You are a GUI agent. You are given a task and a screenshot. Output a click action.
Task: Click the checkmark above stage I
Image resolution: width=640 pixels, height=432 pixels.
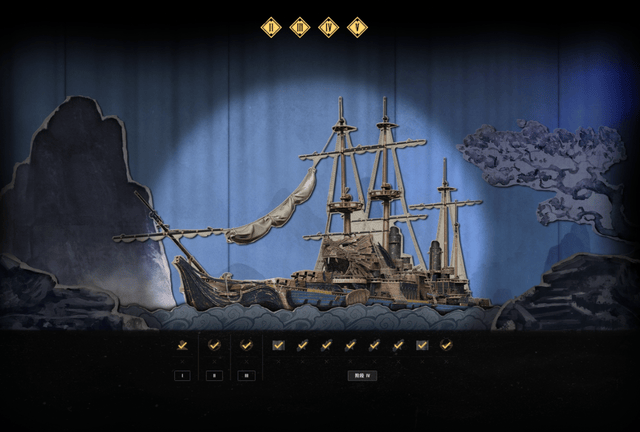tap(182, 345)
